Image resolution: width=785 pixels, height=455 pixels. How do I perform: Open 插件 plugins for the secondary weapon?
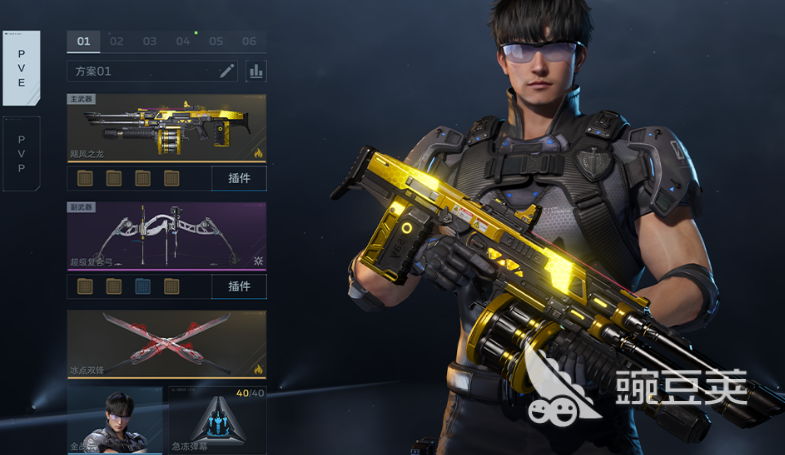[x=239, y=287]
